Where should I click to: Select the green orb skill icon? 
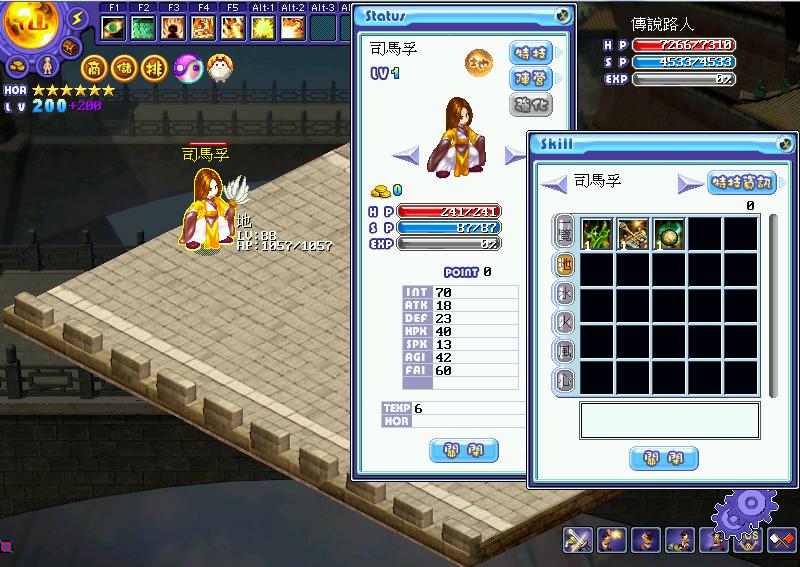[668, 234]
